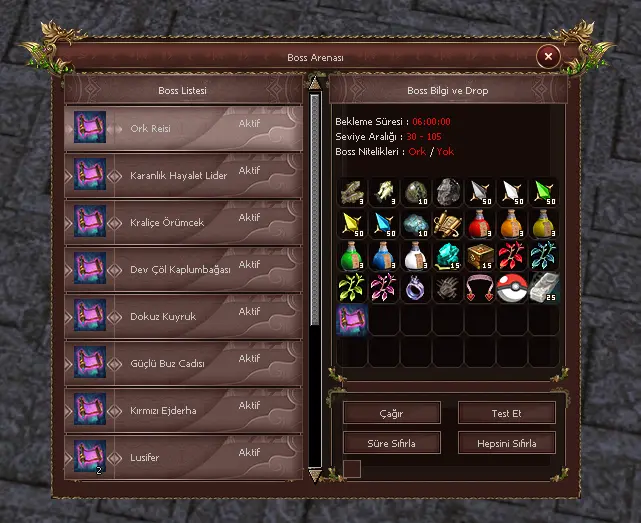Click the purple ring drop item
The image size is (641, 523).
pos(416,288)
